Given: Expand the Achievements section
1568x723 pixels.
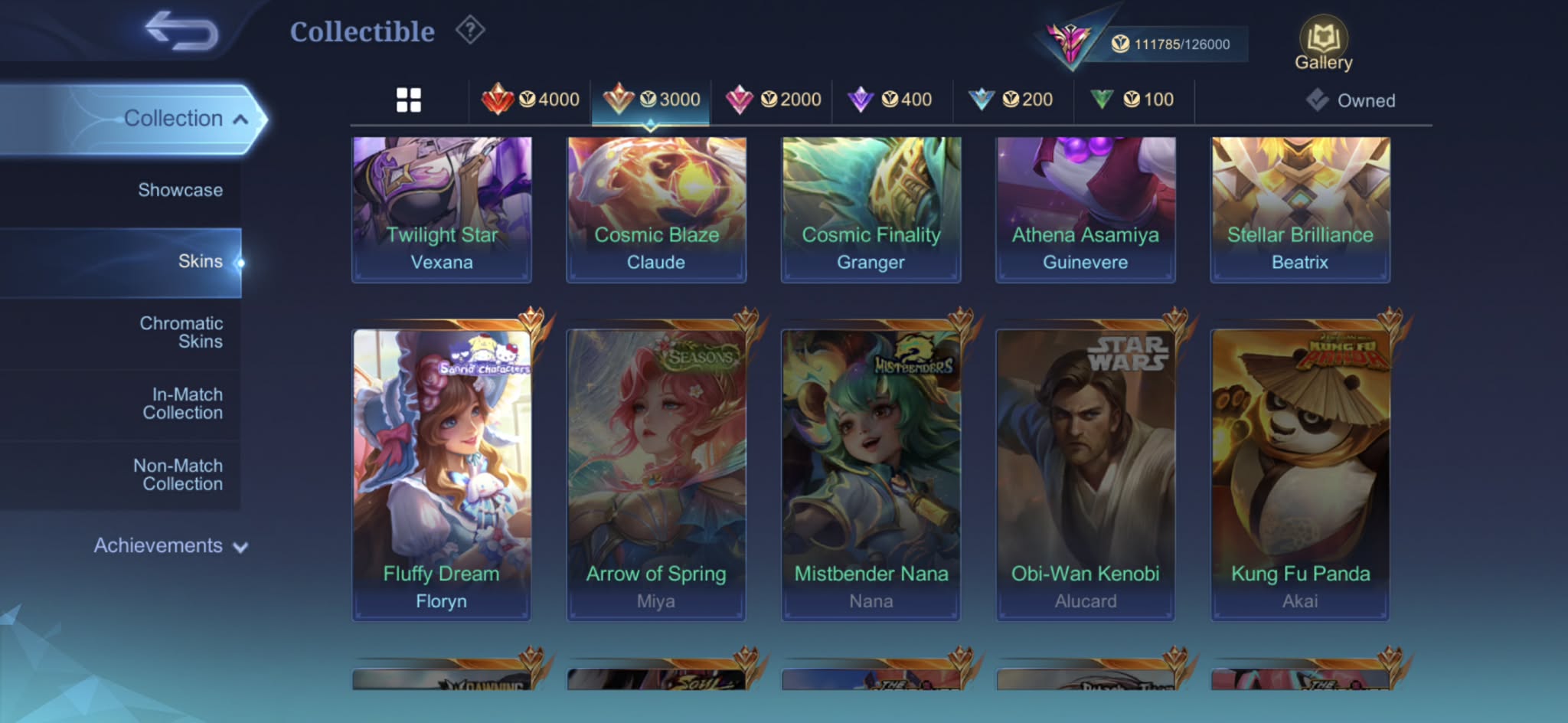Looking at the screenshot, I should click(x=170, y=545).
